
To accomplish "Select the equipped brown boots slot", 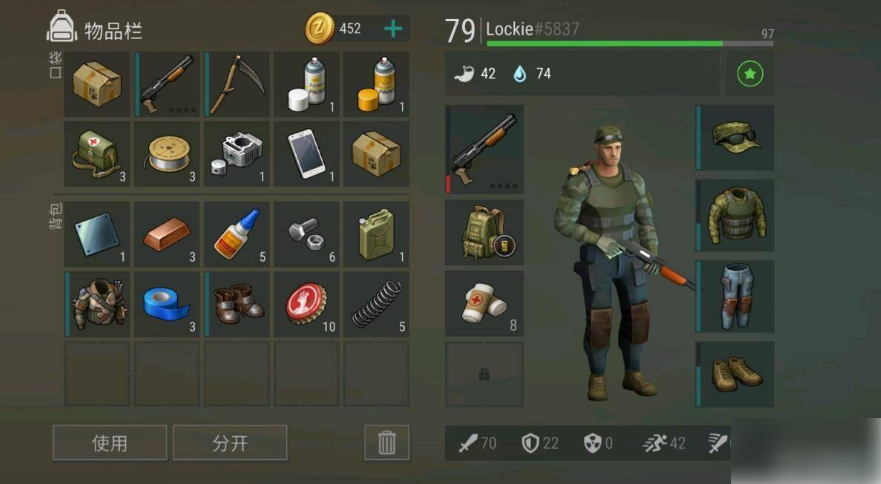I will (x=736, y=373).
